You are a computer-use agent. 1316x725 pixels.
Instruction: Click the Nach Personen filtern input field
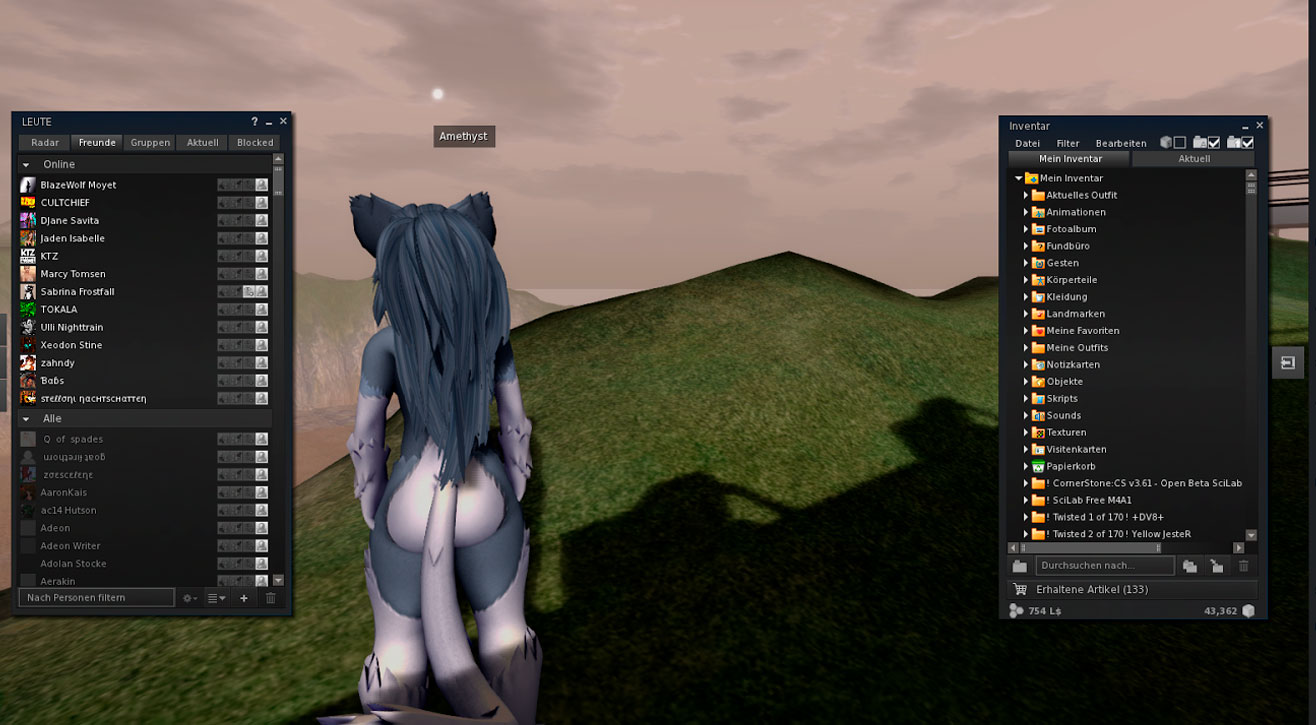(x=95, y=597)
